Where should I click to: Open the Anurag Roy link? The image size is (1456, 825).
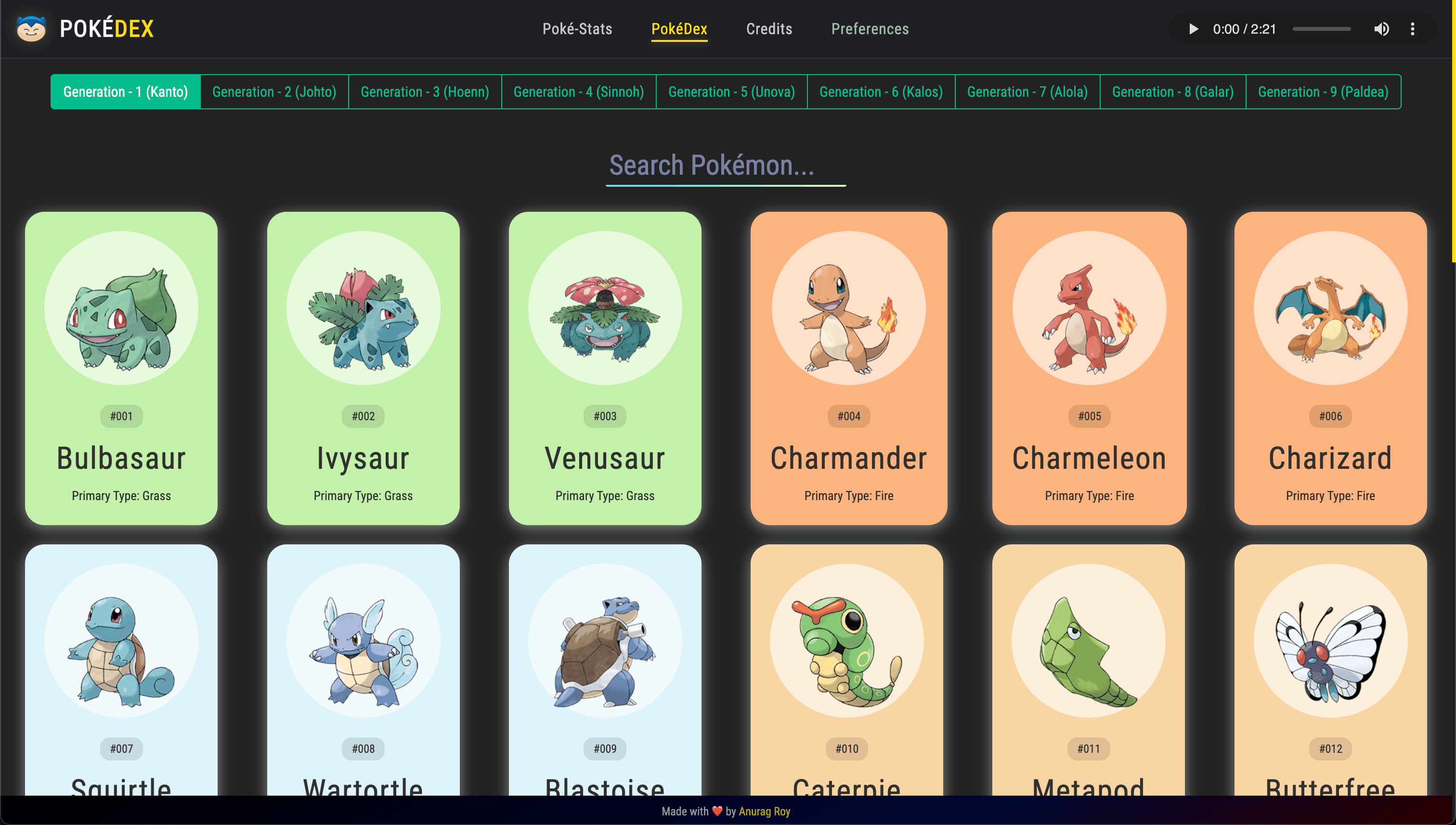[764, 812]
